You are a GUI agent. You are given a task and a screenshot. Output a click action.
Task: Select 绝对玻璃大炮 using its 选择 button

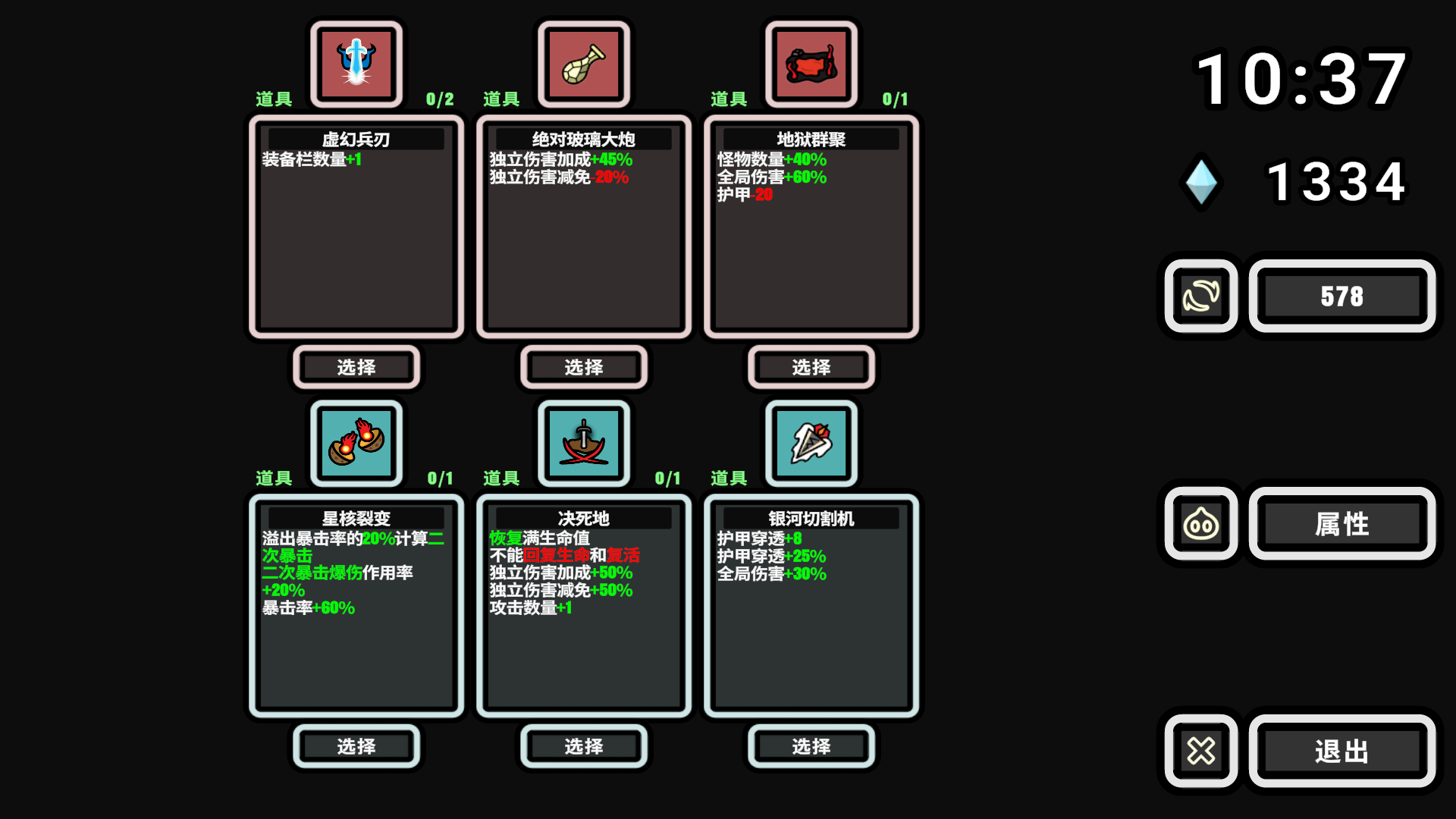pos(583,368)
